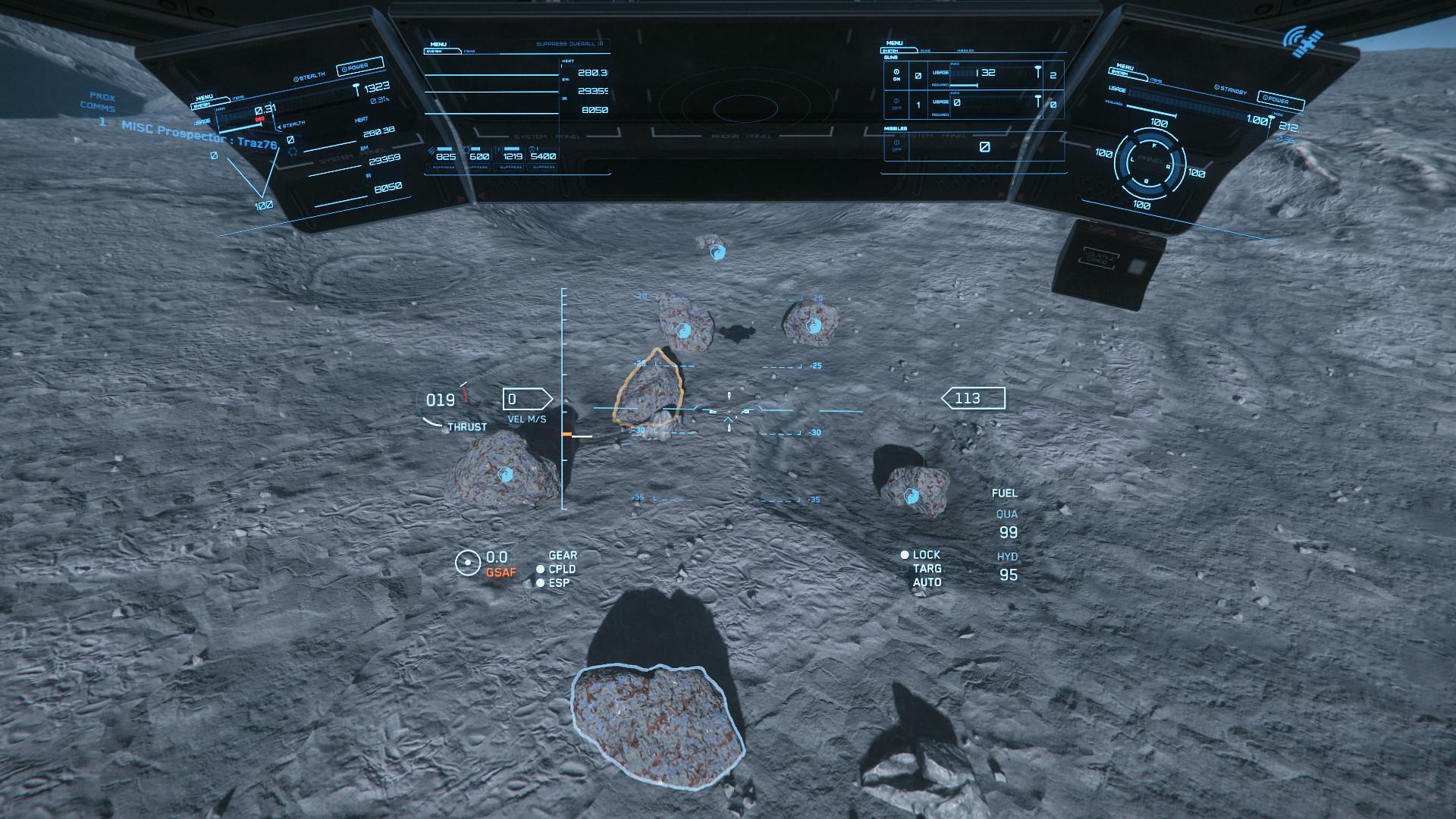The image size is (1456, 819).
Task: Select the back shield quadrant B
Action: click(x=1145, y=182)
